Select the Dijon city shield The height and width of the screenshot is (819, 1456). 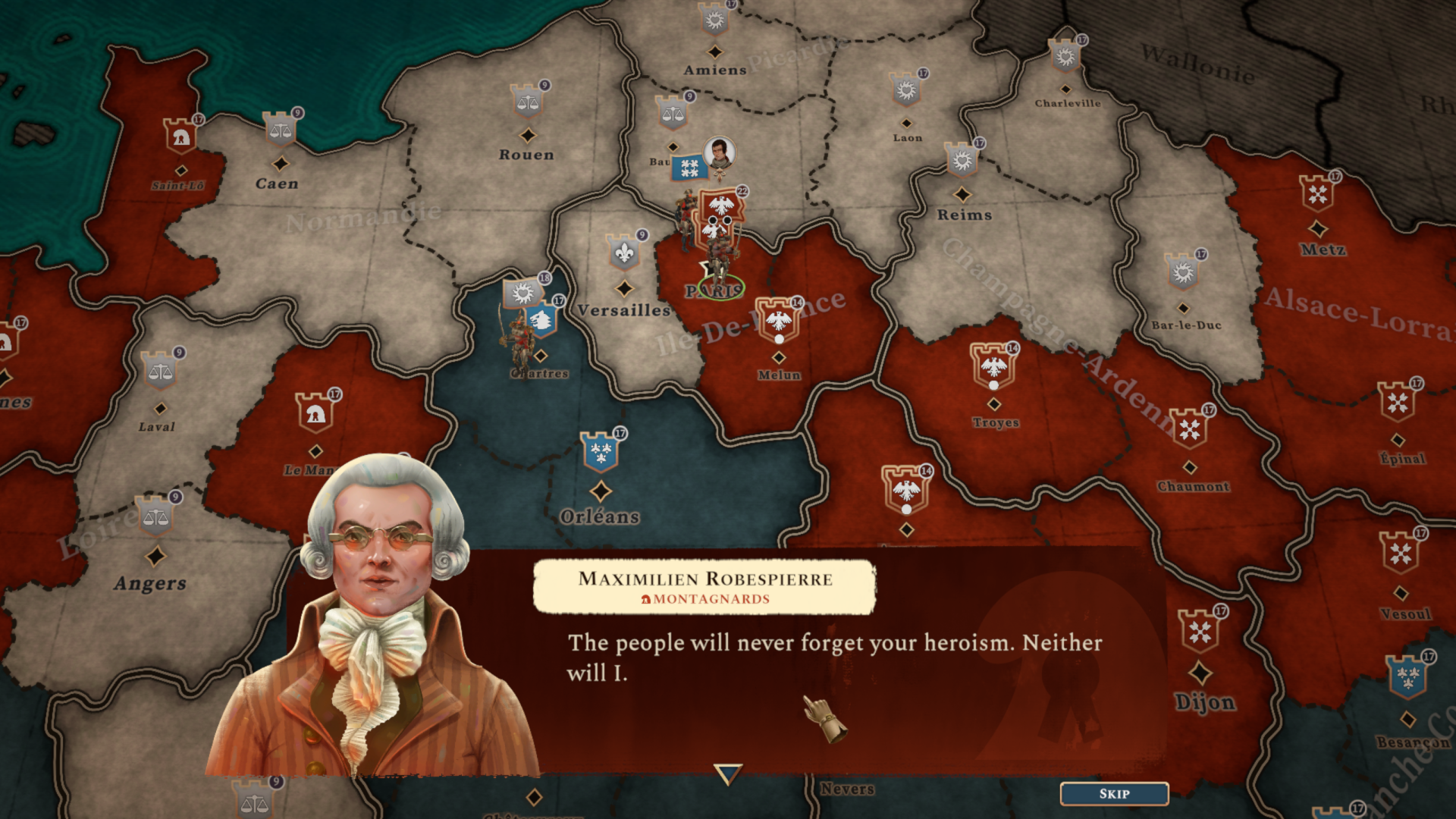point(1200,630)
